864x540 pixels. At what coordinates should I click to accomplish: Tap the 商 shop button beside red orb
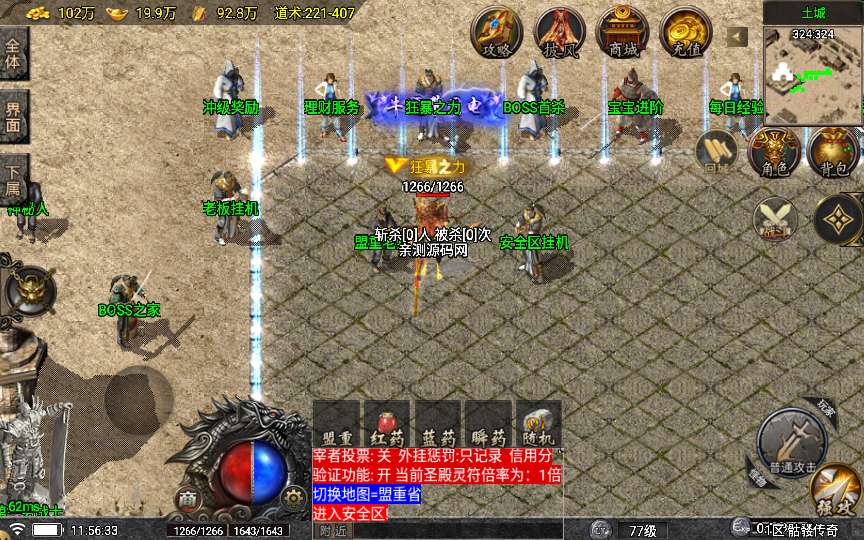pos(187,498)
